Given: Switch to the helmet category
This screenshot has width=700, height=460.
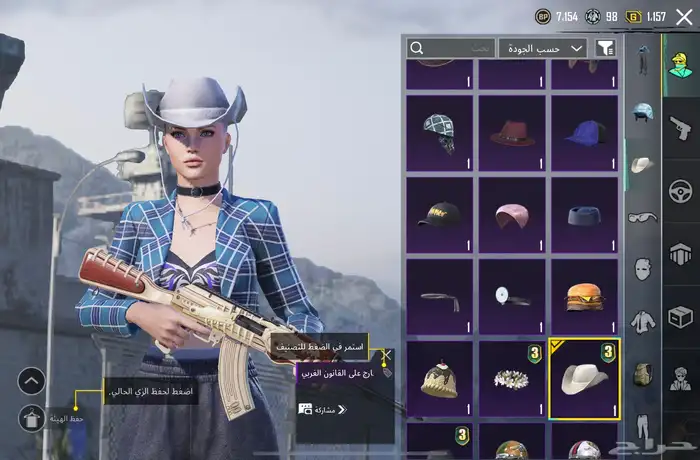Looking at the screenshot, I should [642, 111].
